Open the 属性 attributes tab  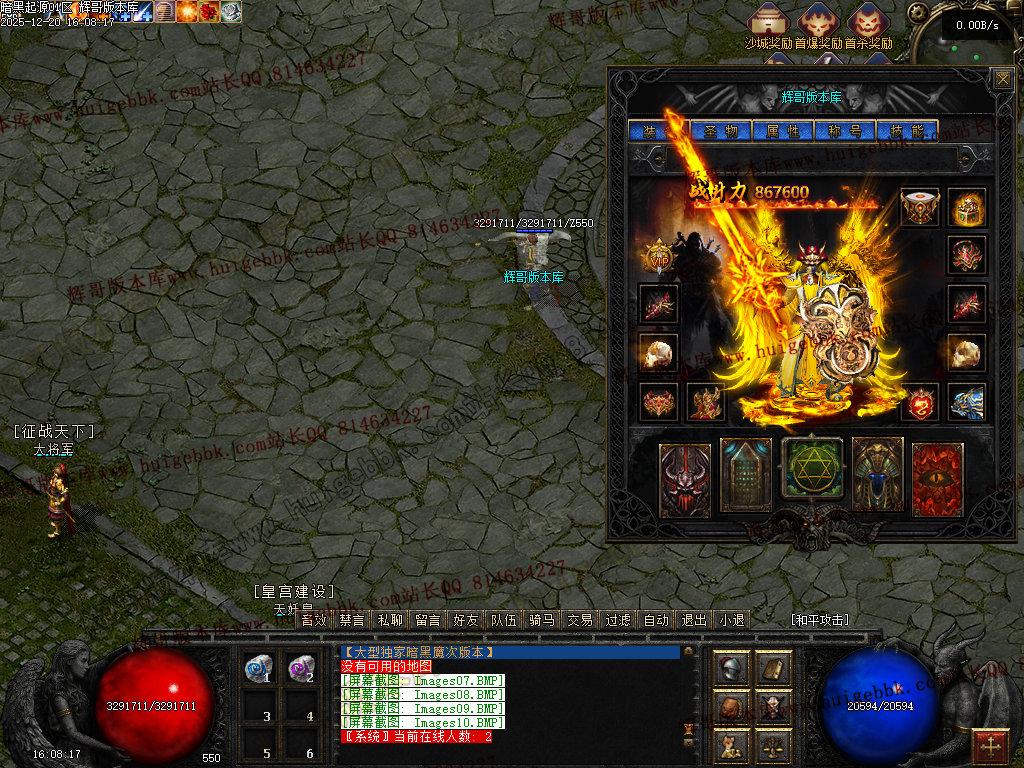pyautogui.click(x=782, y=131)
